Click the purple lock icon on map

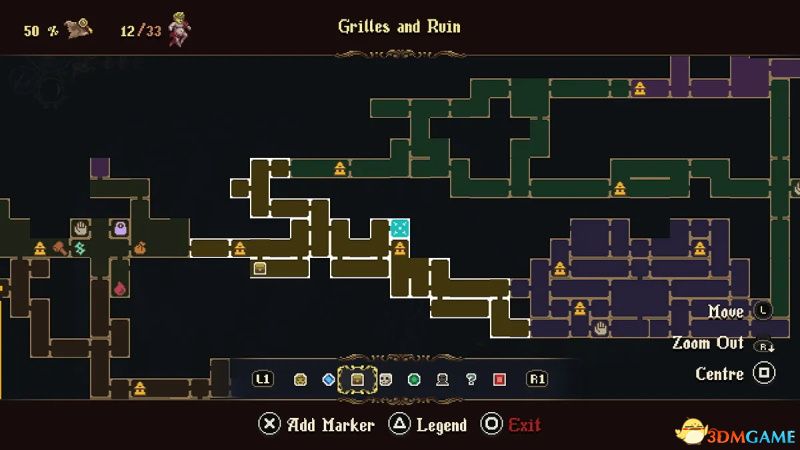tap(119, 228)
